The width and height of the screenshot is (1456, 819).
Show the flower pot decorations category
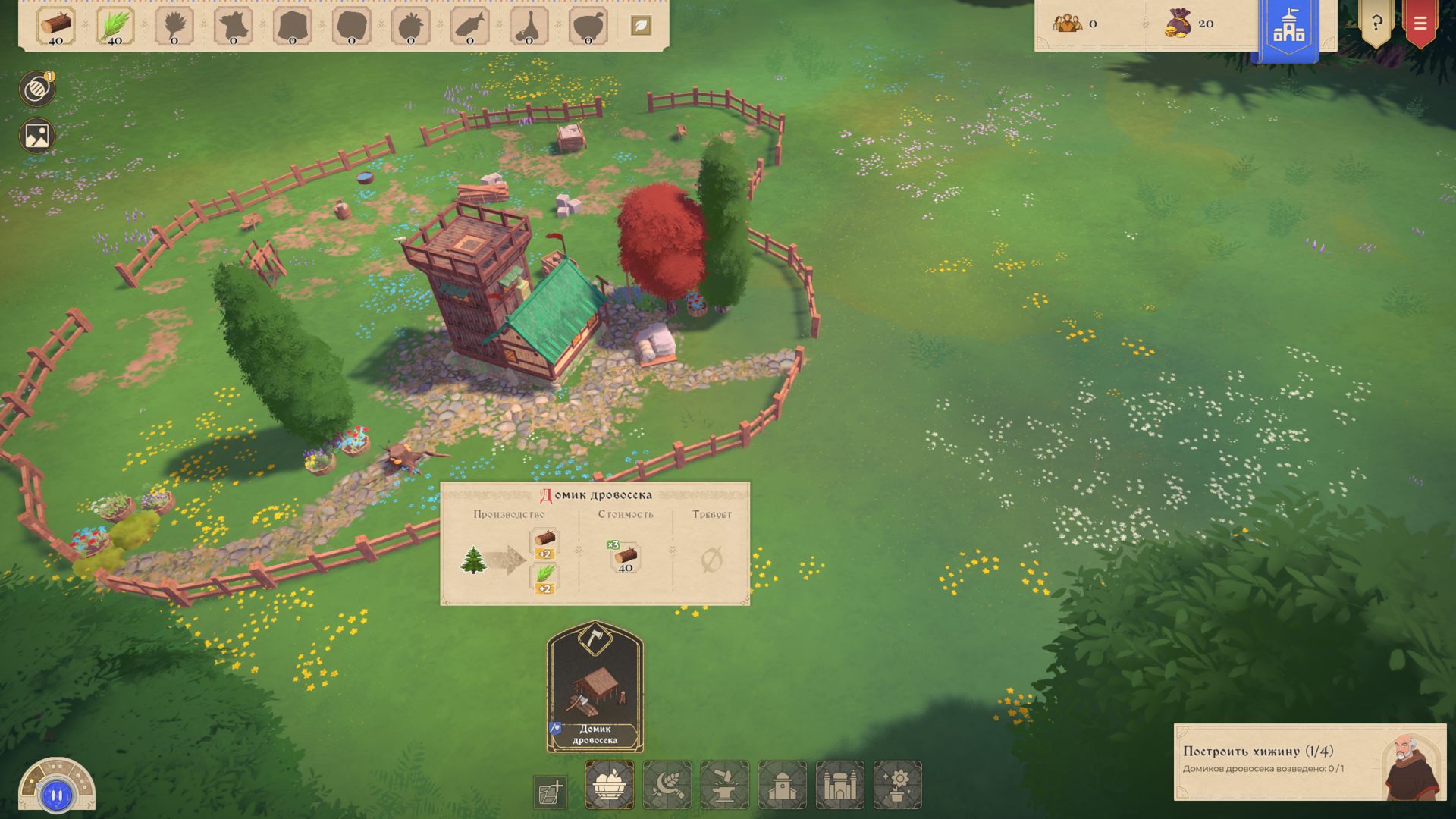898,785
